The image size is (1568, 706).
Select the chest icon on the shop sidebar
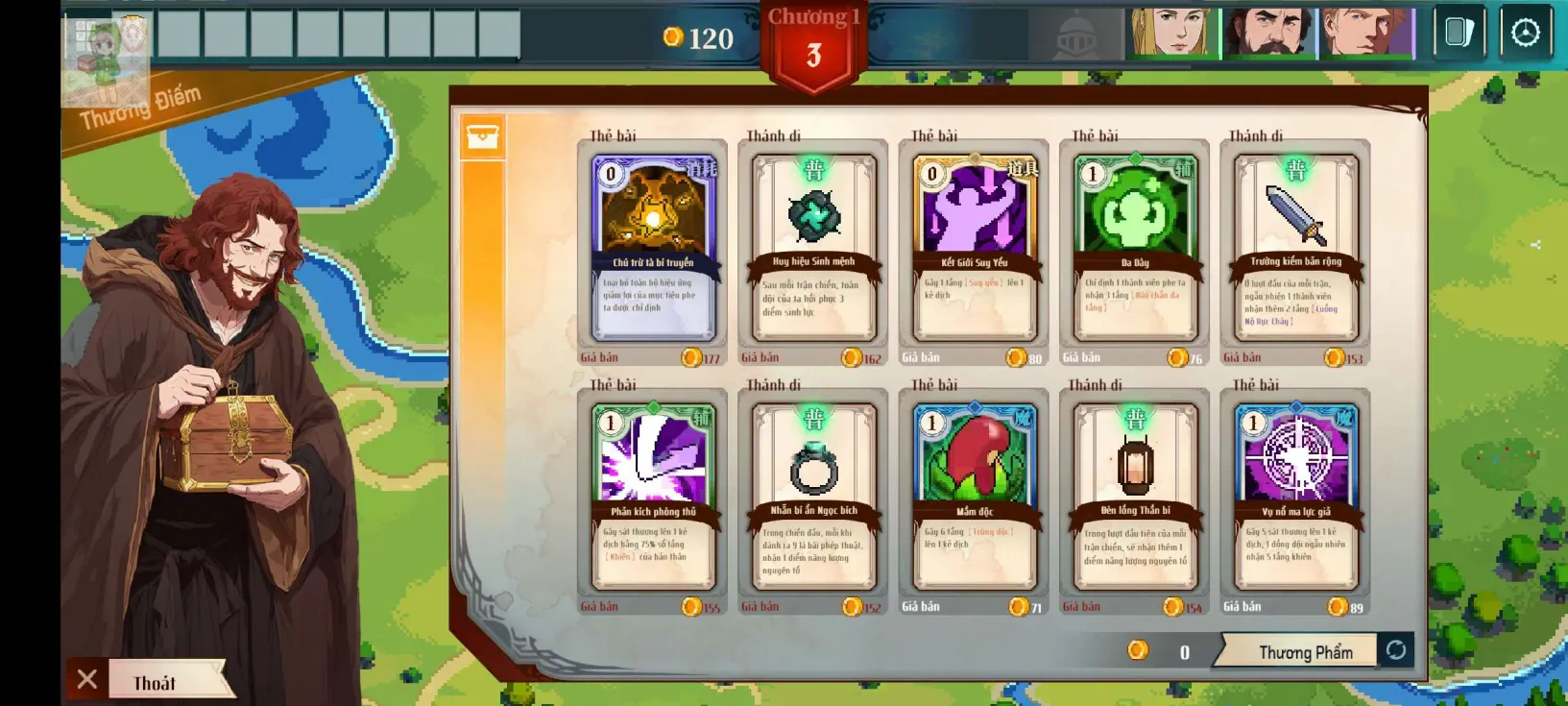click(484, 136)
